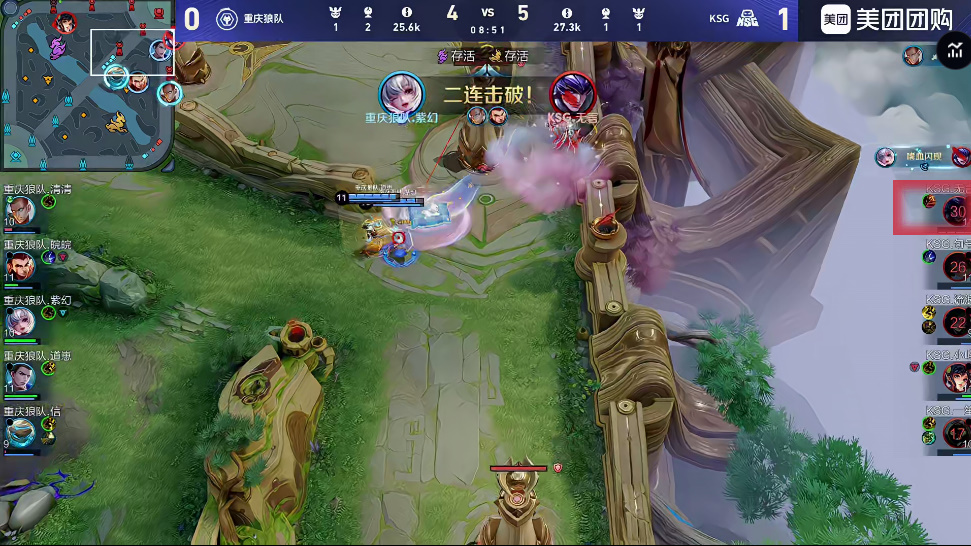The width and height of the screenshot is (971, 546).
Task: Click the minimap in the corner
Action: tap(88, 84)
